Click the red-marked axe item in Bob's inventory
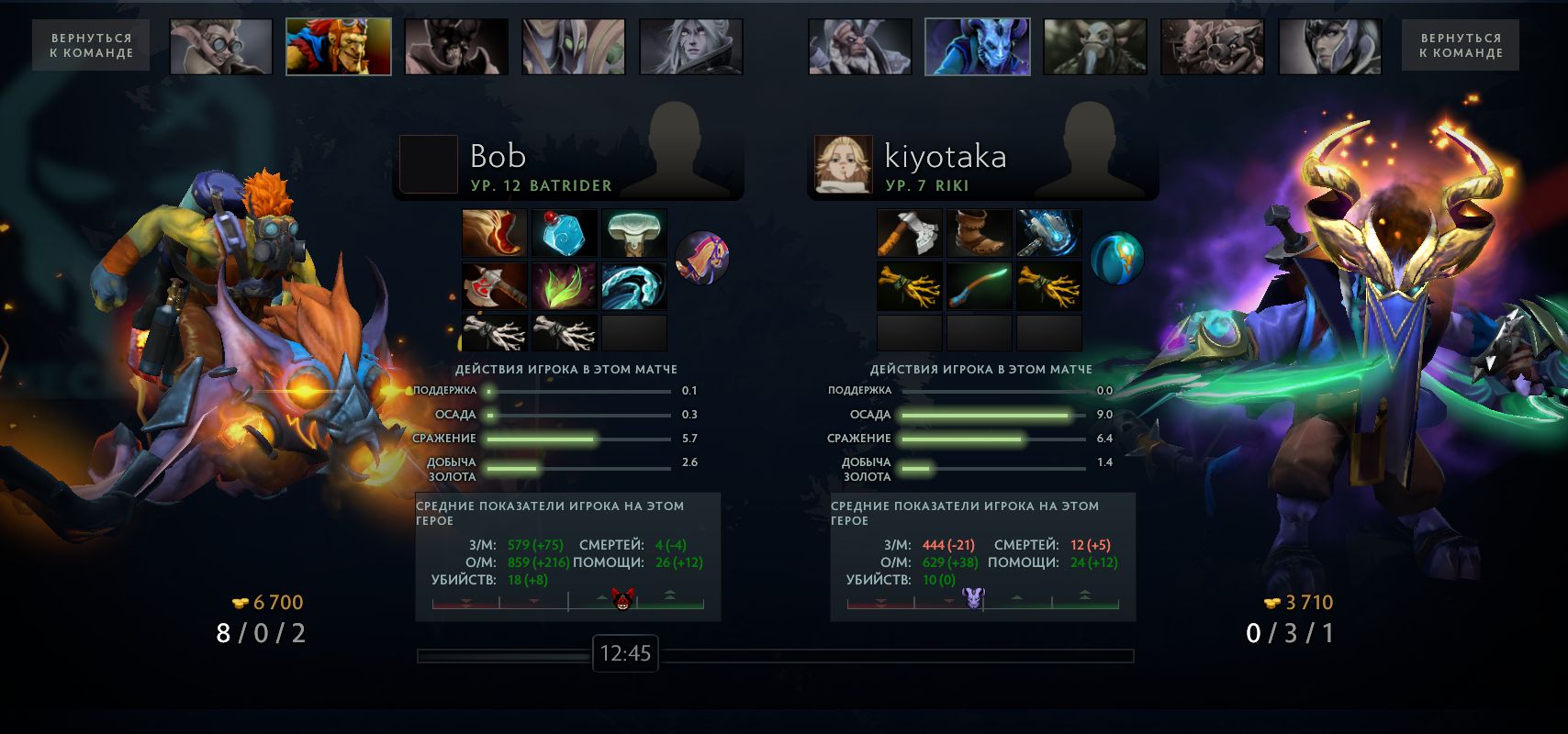The image size is (1568, 734). 494,284
